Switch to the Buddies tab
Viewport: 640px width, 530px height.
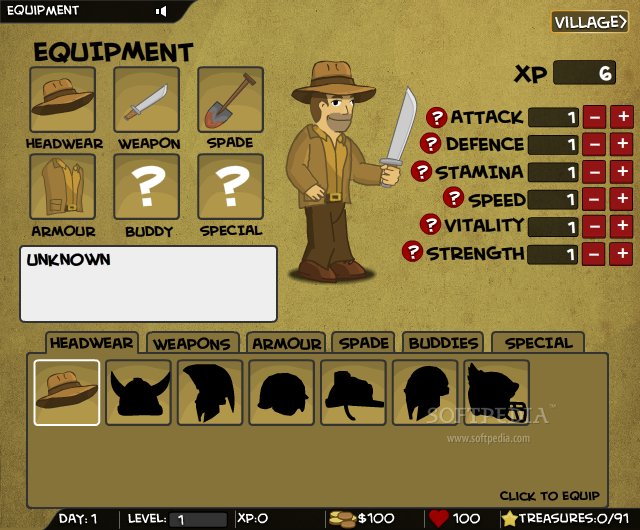pos(444,343)
